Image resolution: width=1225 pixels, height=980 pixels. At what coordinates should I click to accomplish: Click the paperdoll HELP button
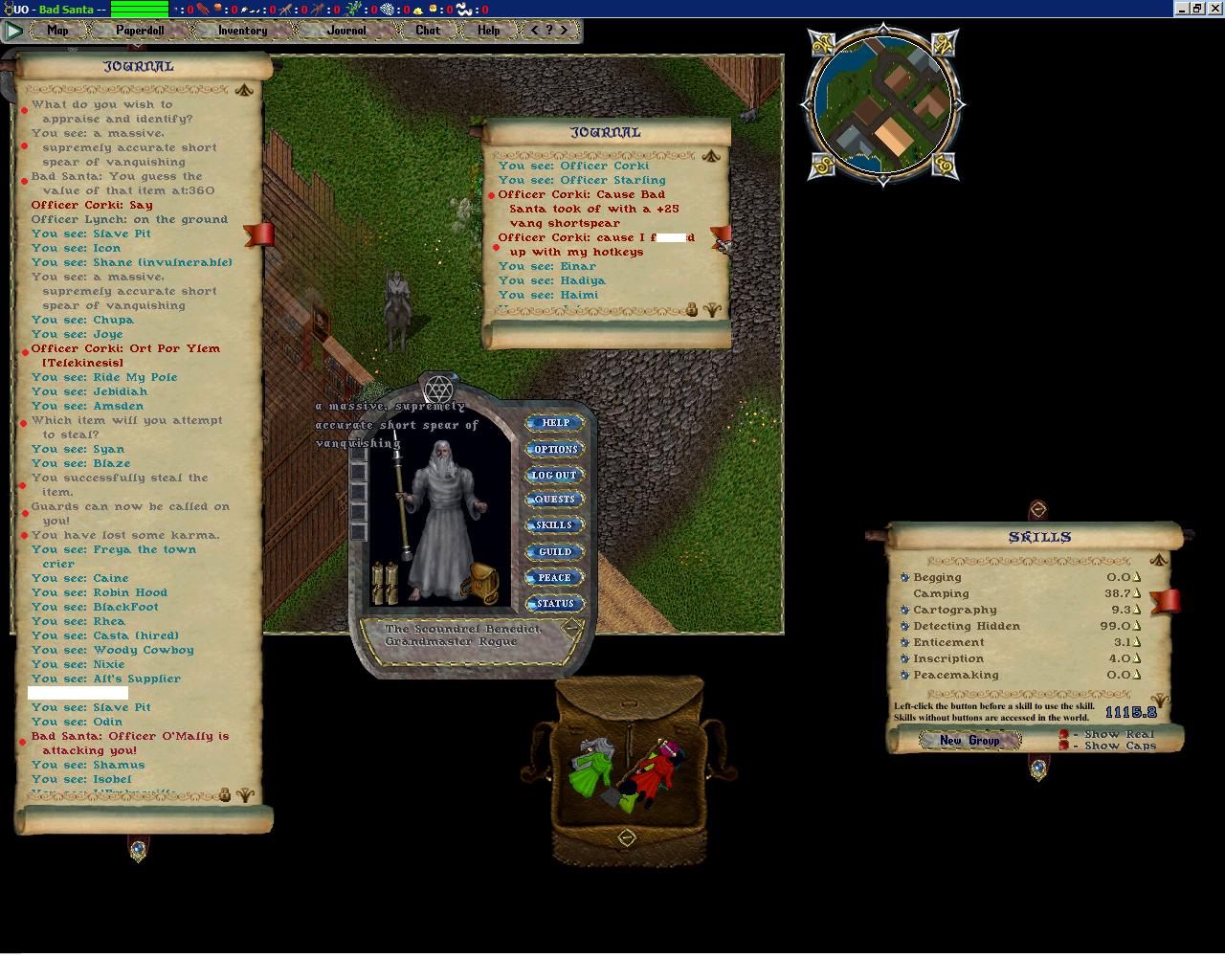click(x=555, y=423)
